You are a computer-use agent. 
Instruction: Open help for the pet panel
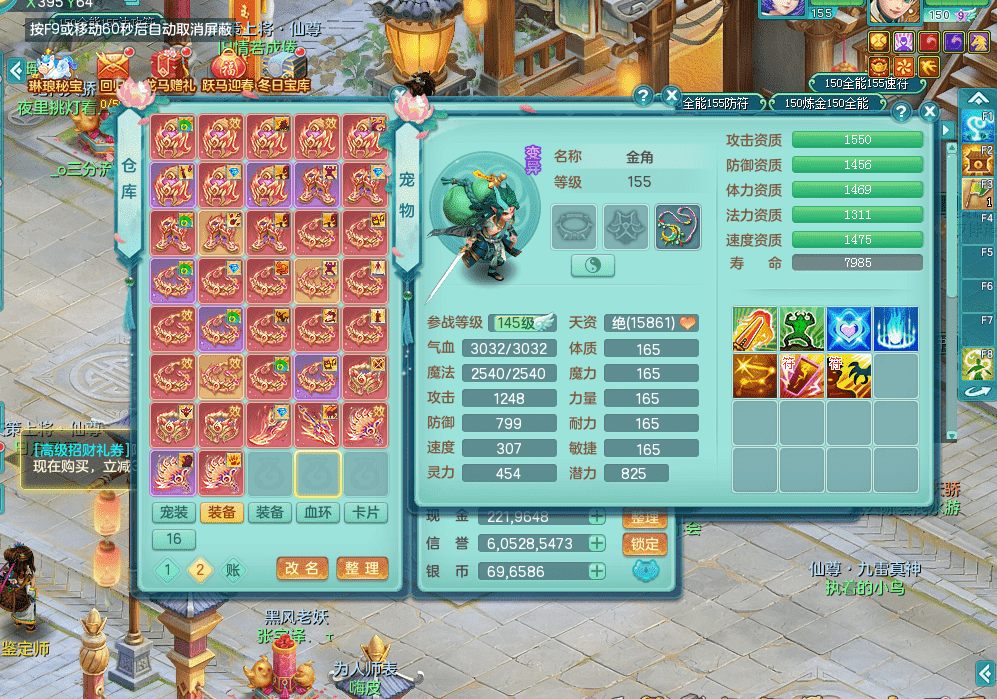(901, 112)
